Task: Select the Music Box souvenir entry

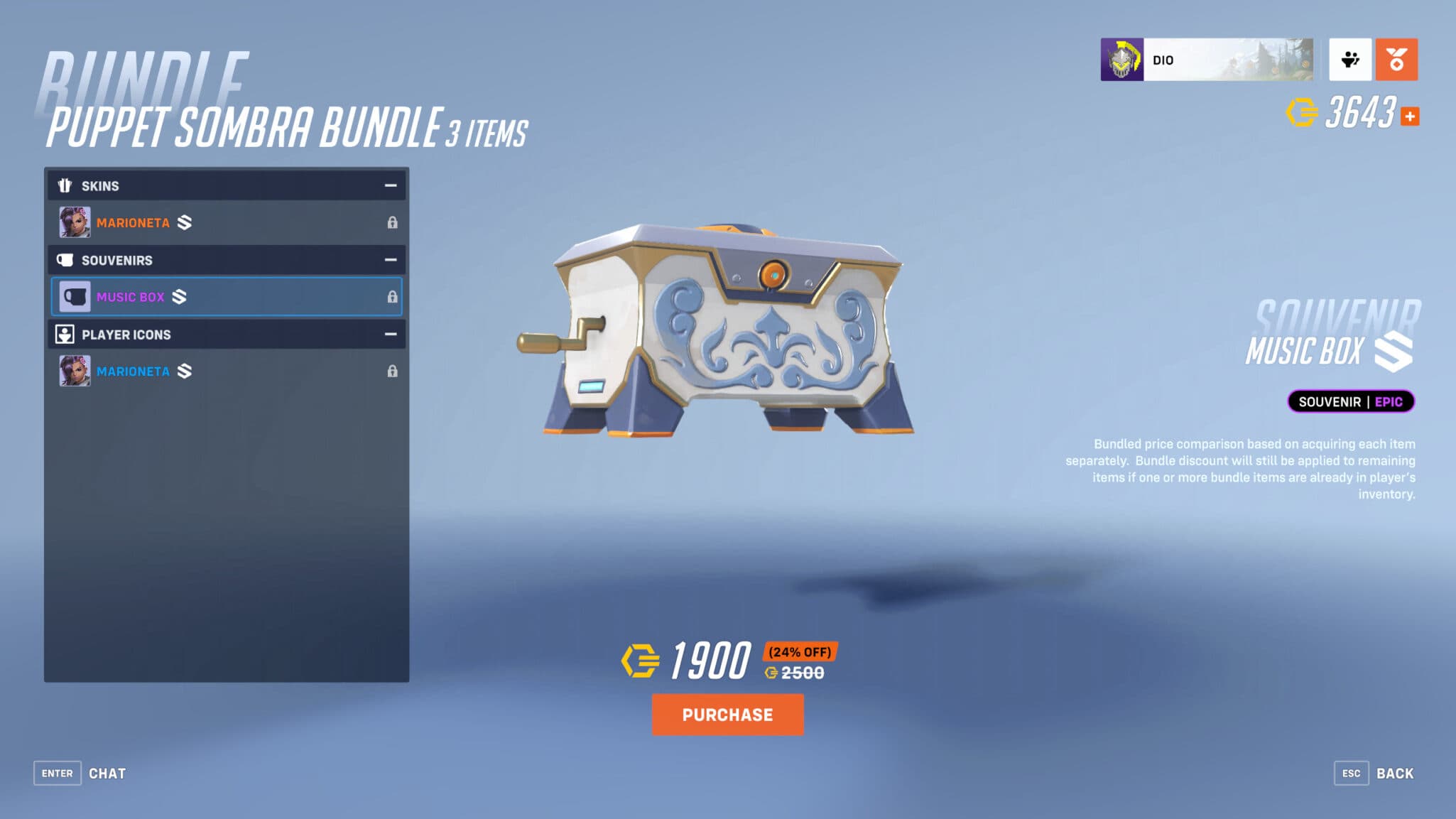Action: [213, 296]
